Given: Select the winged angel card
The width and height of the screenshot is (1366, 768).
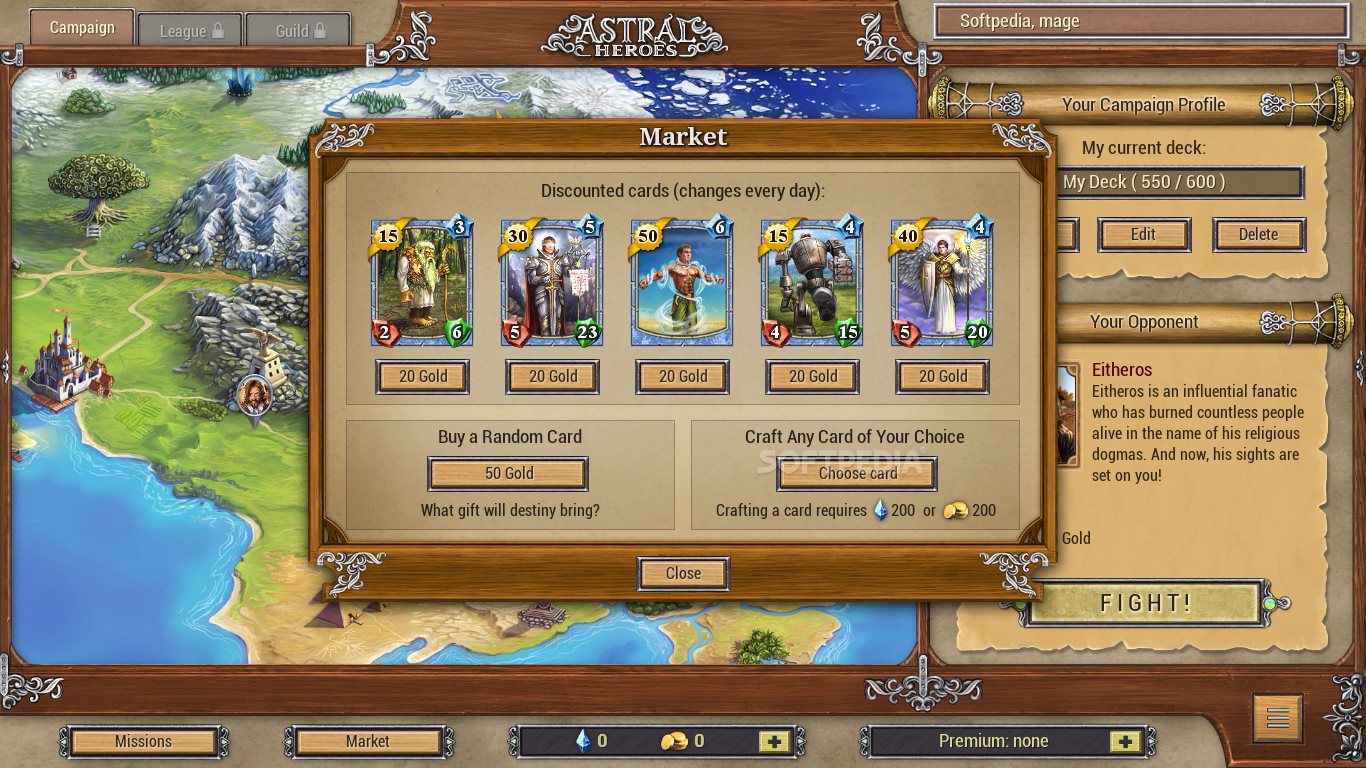Looking at the screenshot, I should point(942,283).
